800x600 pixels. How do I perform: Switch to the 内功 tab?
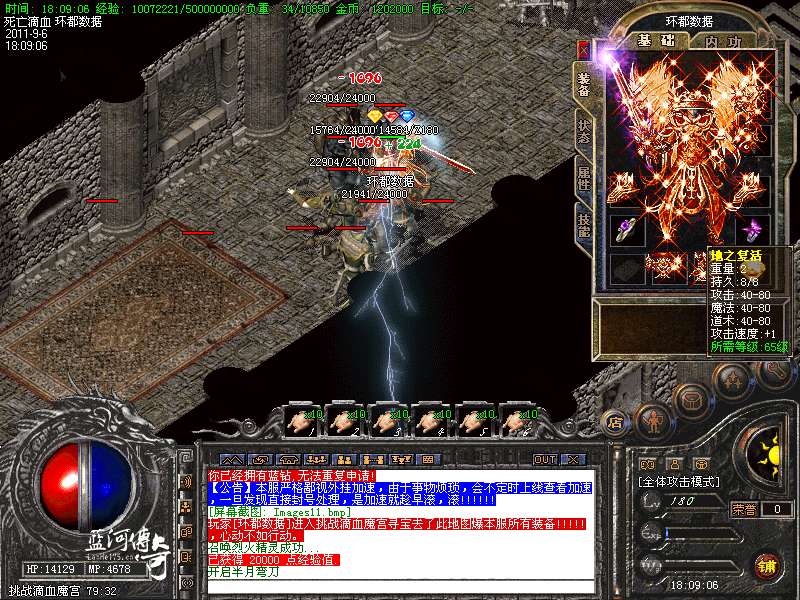723,41
